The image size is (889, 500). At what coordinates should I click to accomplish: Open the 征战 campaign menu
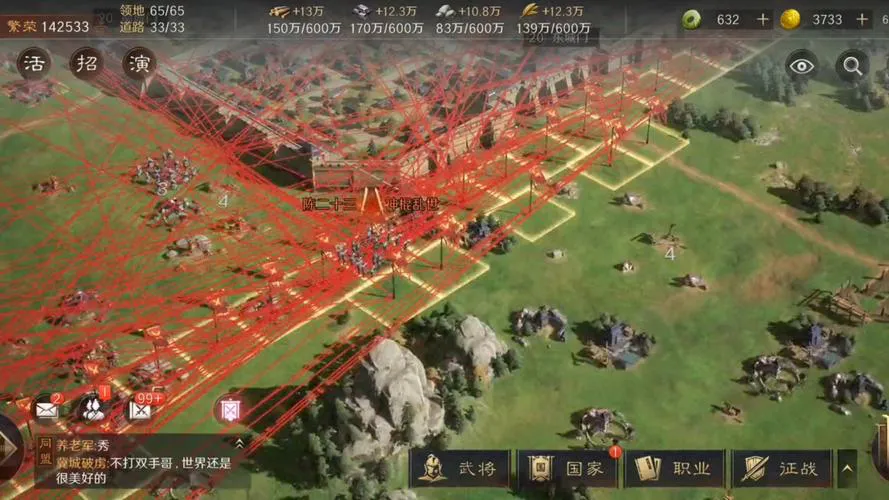point(781,468)
